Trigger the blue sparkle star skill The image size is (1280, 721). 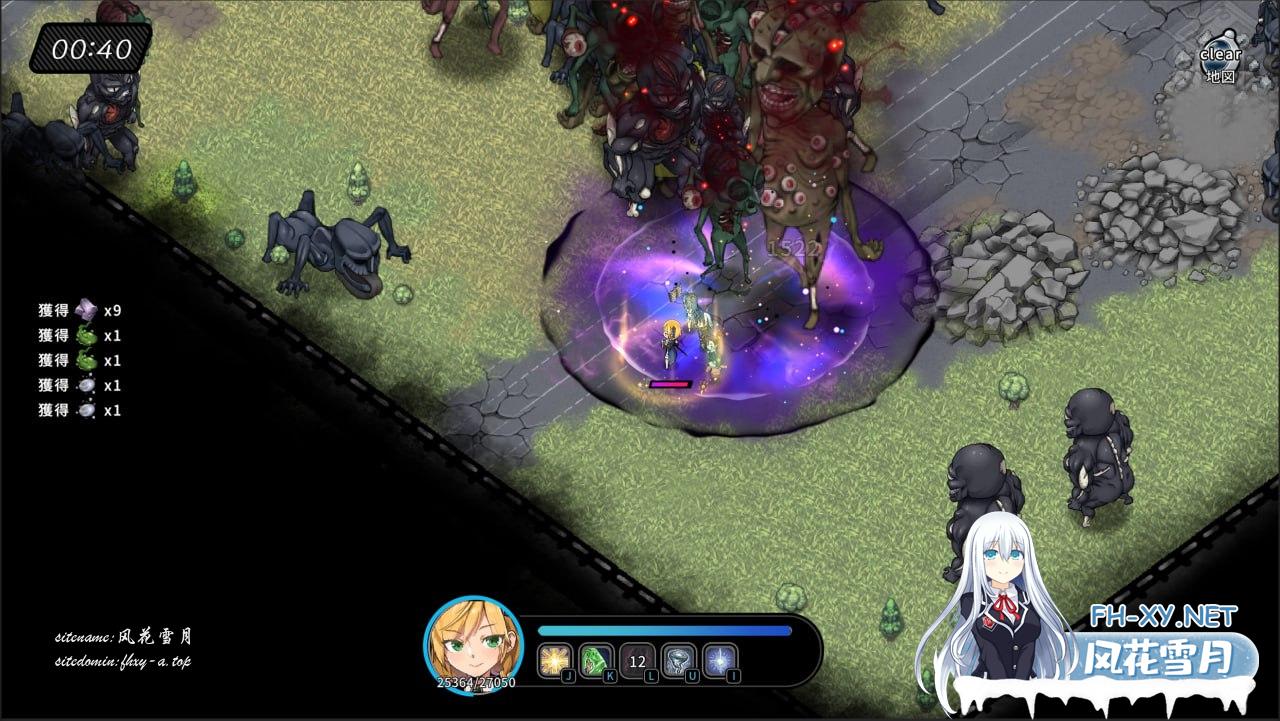720,660
